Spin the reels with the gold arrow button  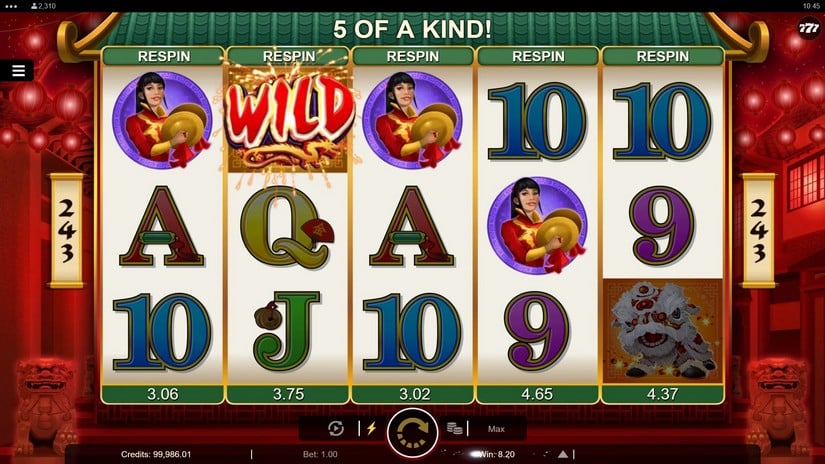(x=412, y=430)
